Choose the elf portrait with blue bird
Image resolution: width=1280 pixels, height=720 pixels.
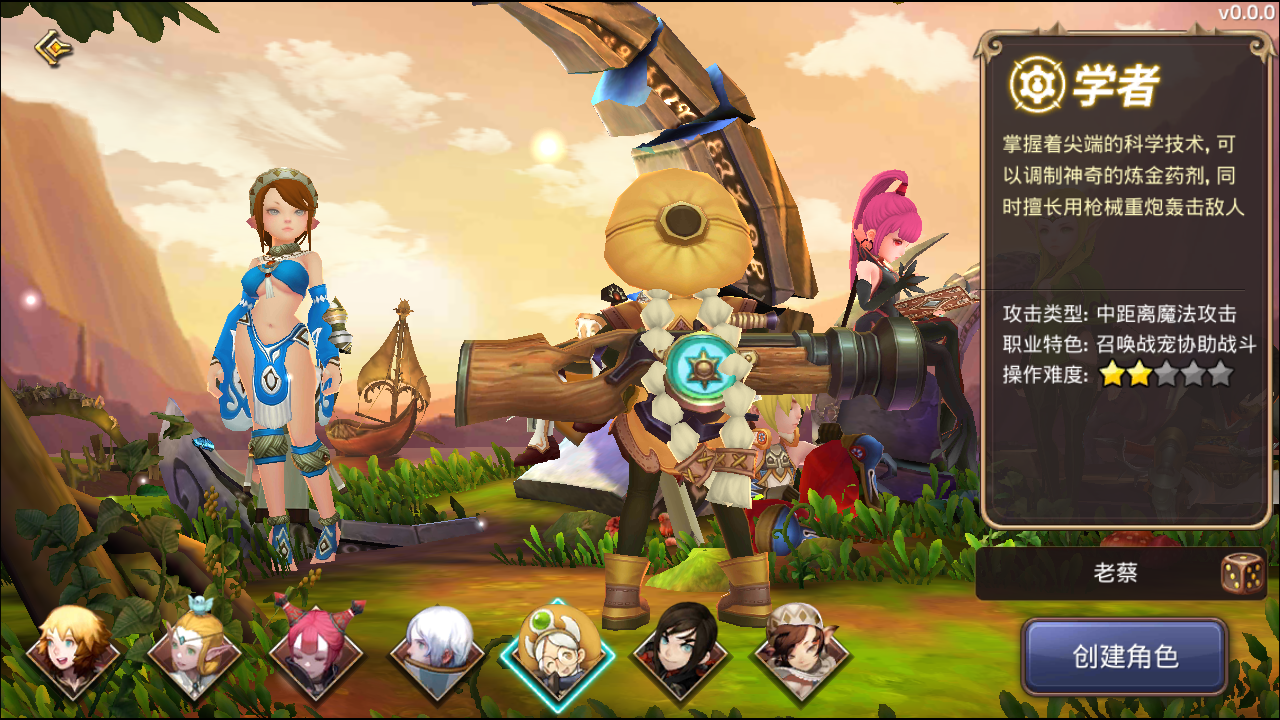194,652
